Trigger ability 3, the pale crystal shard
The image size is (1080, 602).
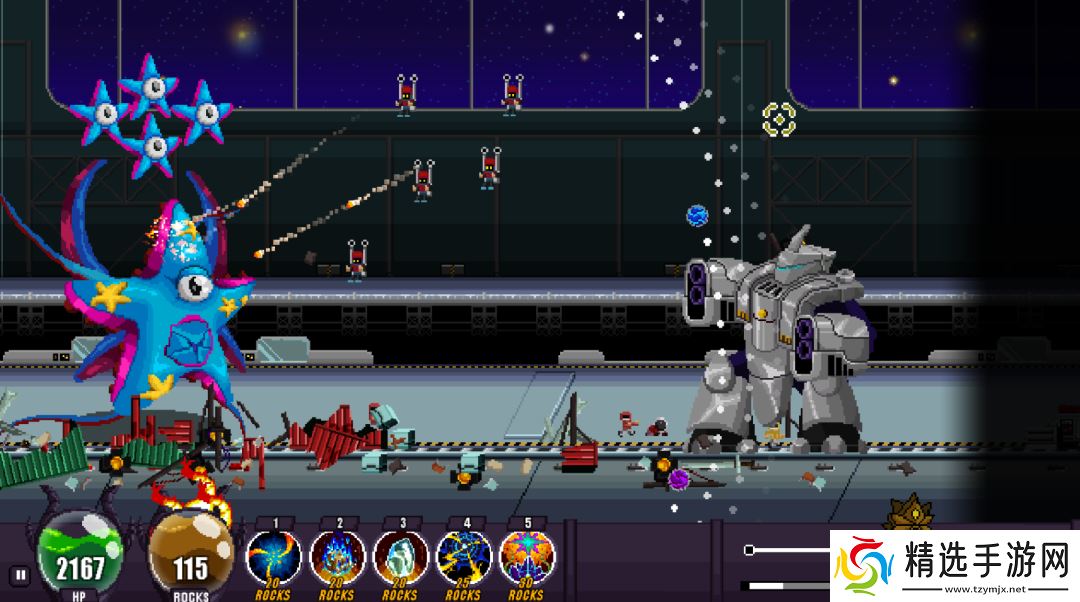click(x=400, y=558)
